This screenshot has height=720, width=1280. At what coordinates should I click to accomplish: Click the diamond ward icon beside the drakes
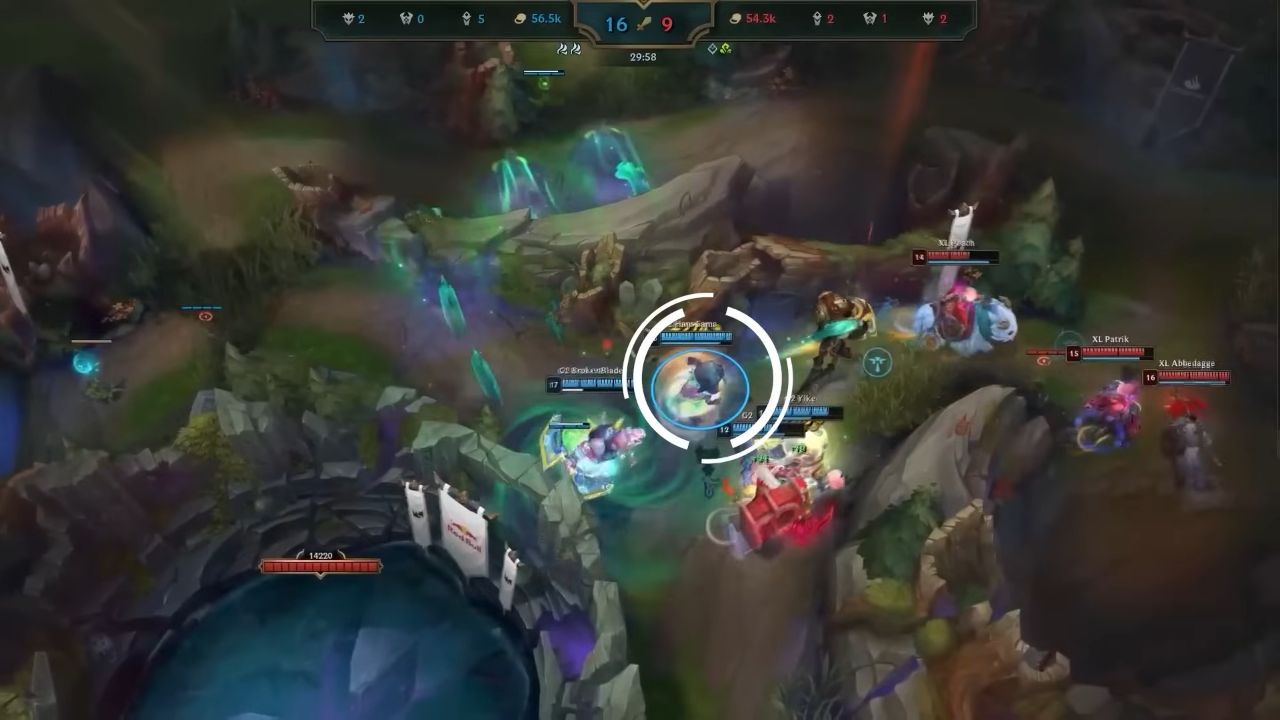[x=711, y=48]
